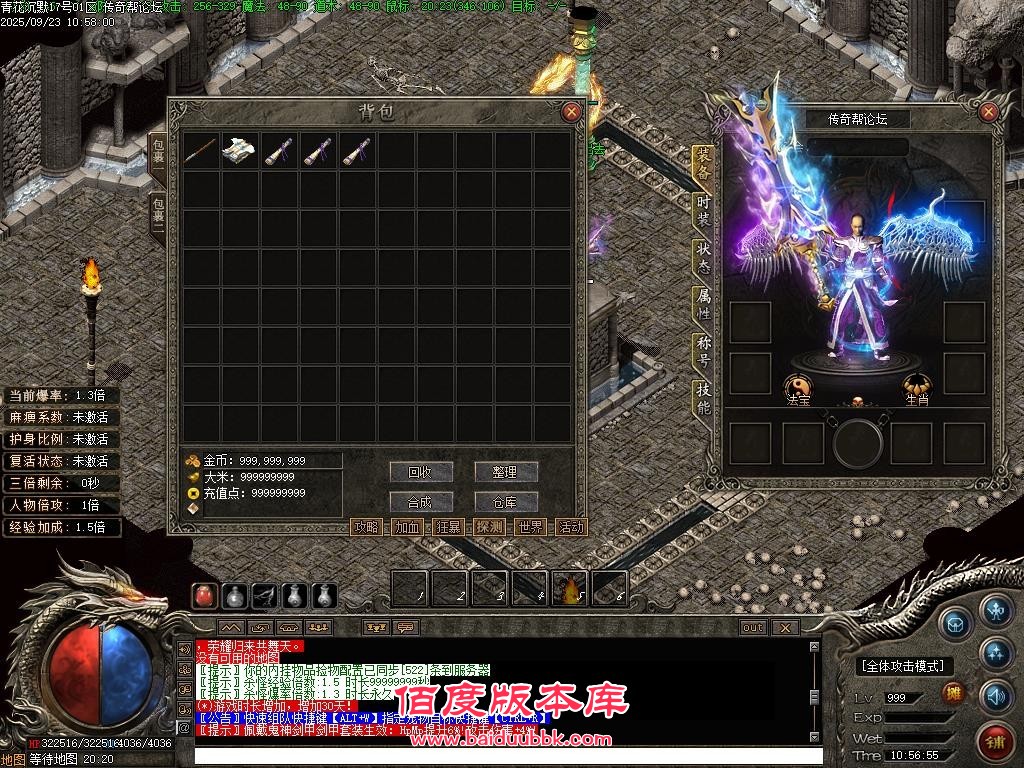Click the chat text input box
The image size is (1024, 768).
tap(500, 755)
